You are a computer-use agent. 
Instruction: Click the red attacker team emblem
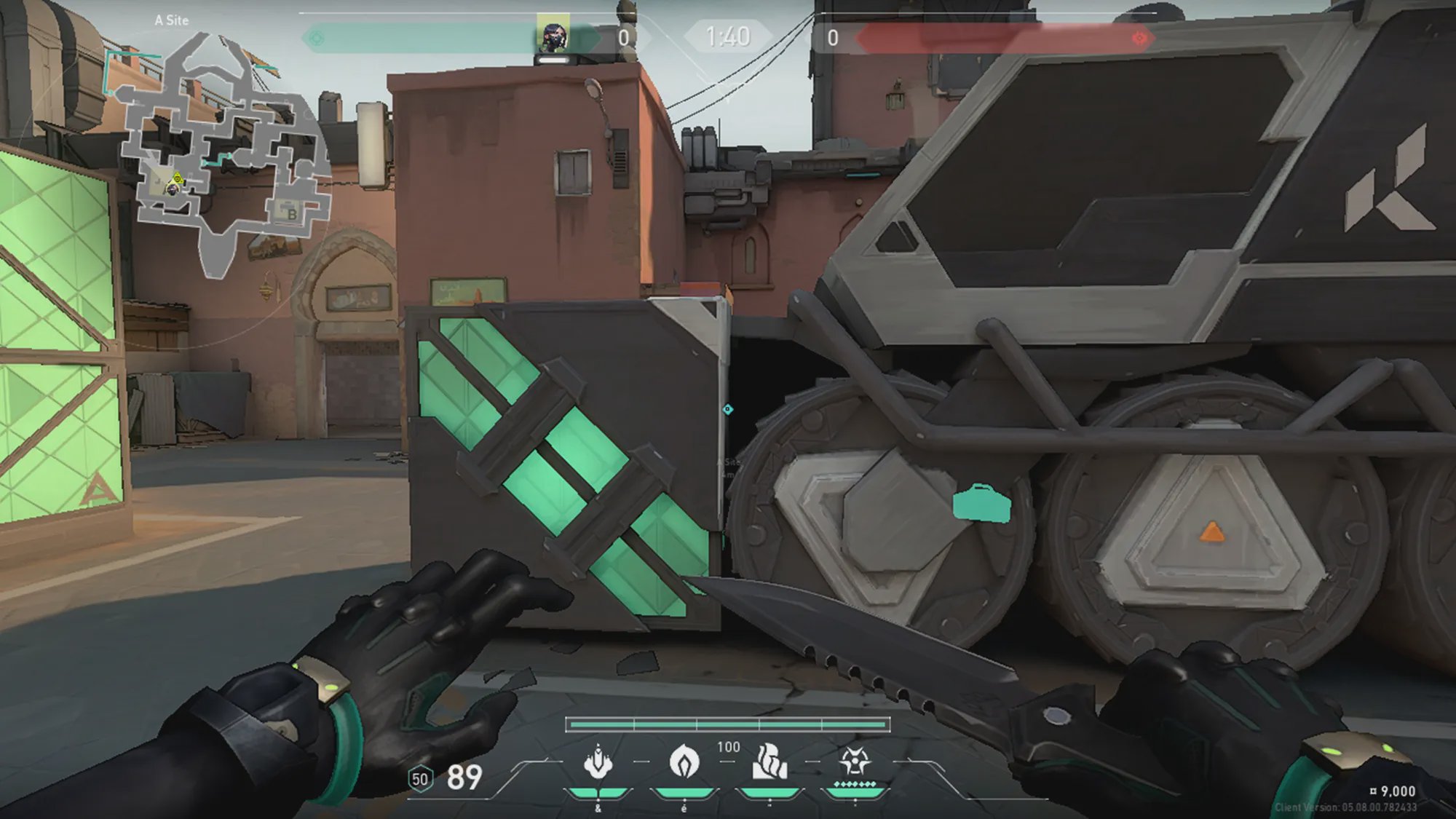pos(1139,38)
